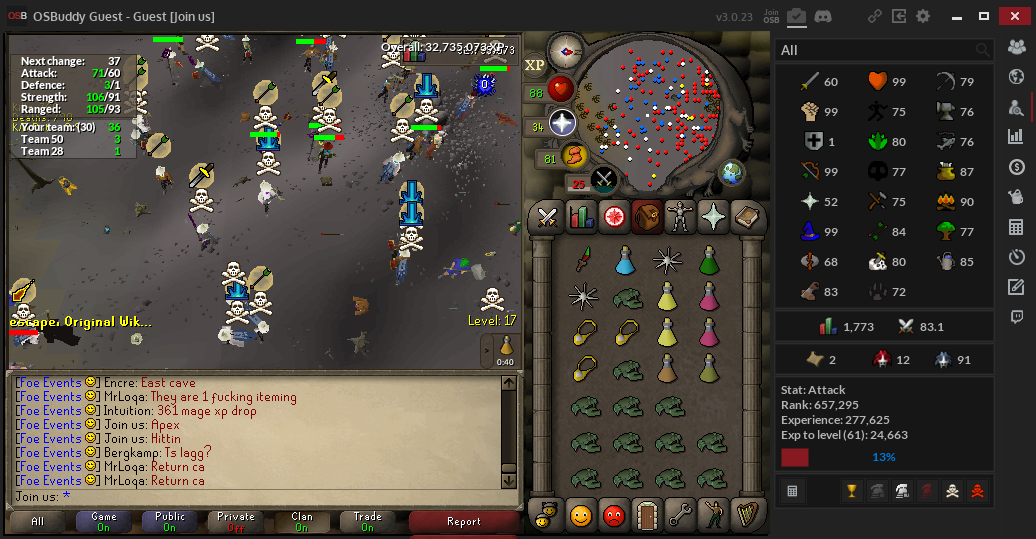The width and height of the screenshot is (1036, 539).
Task: Open the world map globe
Action: pyautogui.click(x=732, y=172)
